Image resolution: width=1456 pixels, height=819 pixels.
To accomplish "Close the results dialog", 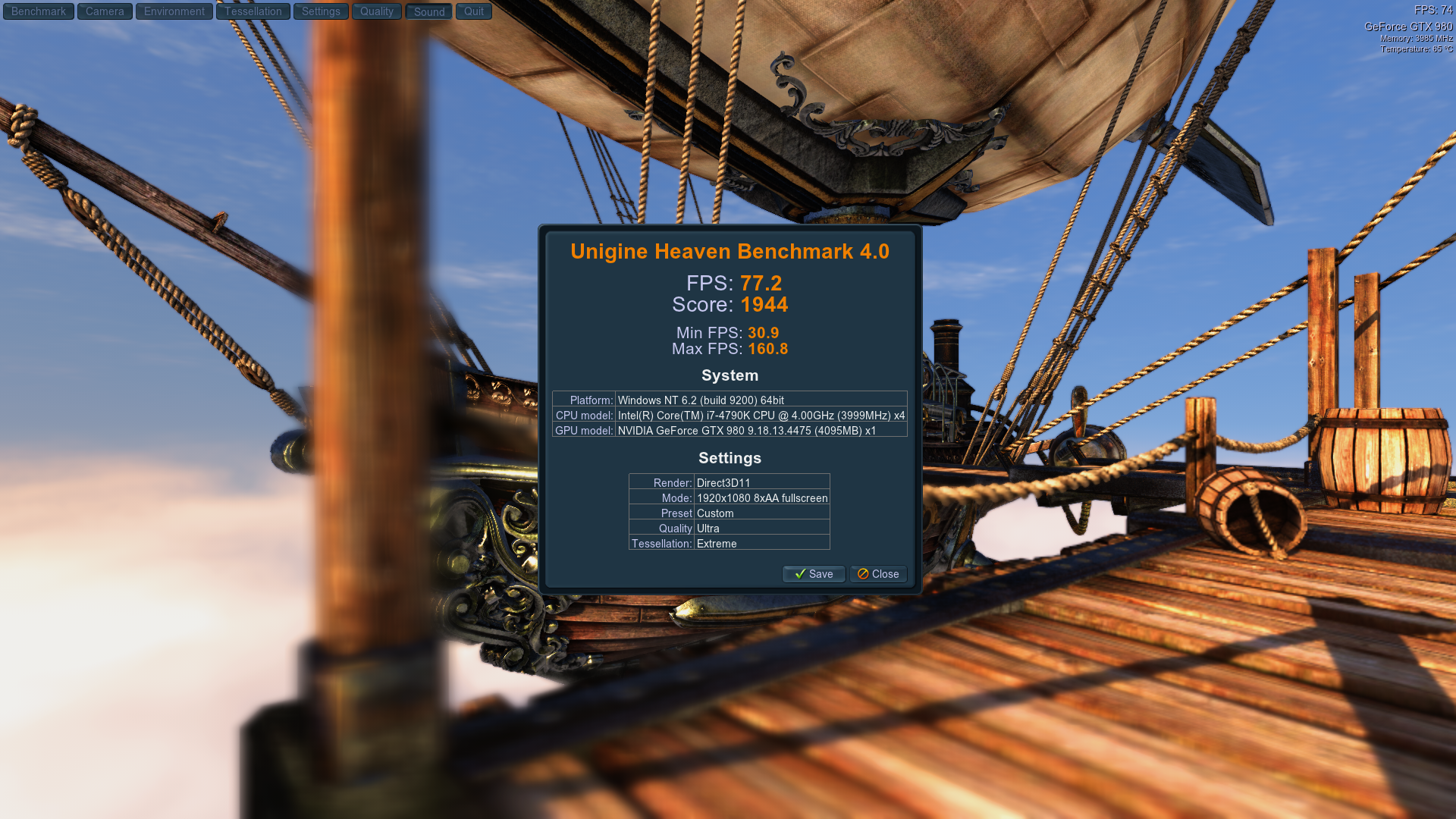I will click(878, 574).
